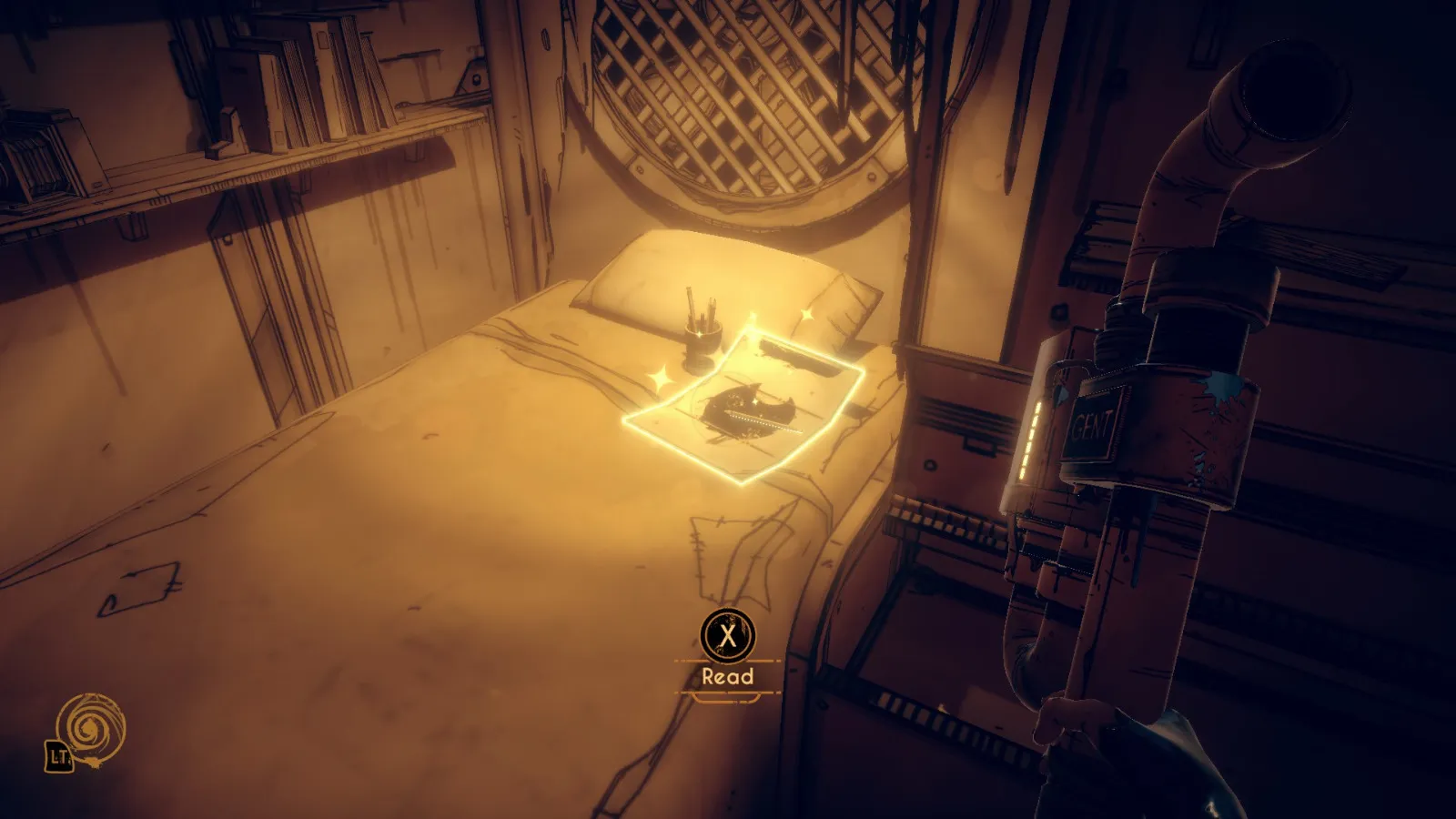Viewport: 1456px width, 819px height.
Task: Activate the spiral swirl ability icon
Action: (x=90, y=728)
